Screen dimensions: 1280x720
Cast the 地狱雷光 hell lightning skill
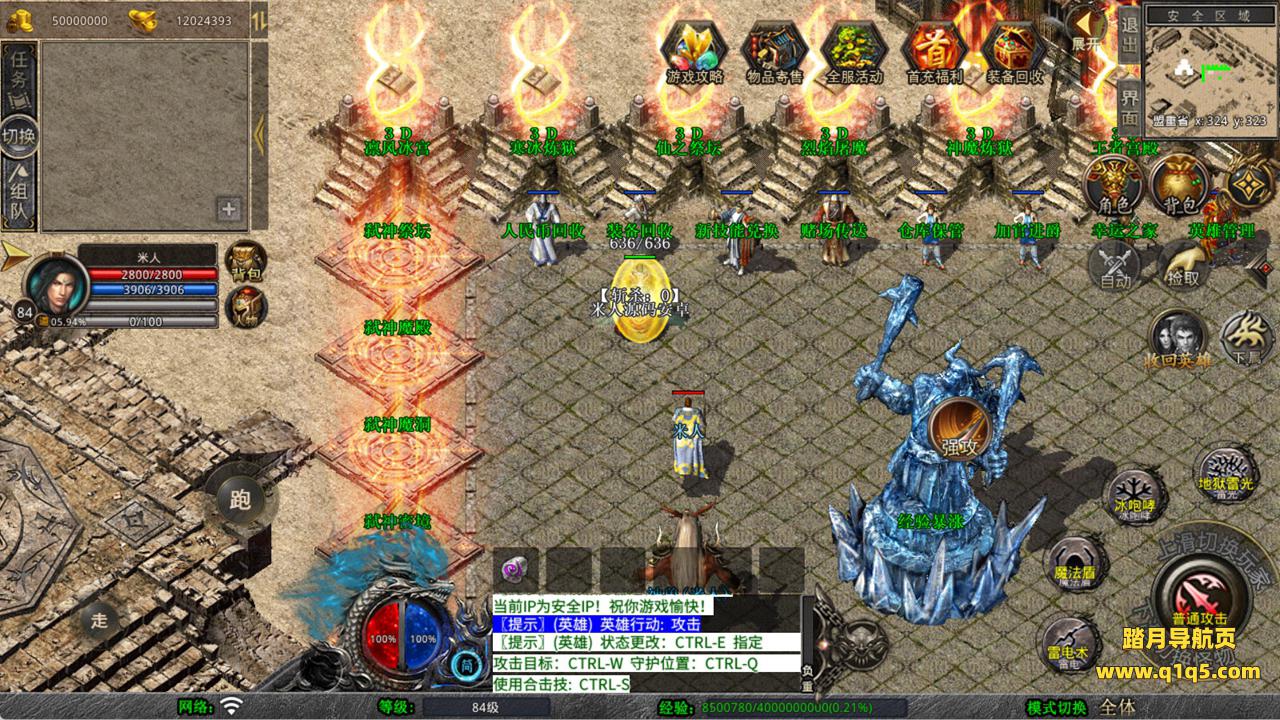tap(1224, 472)
